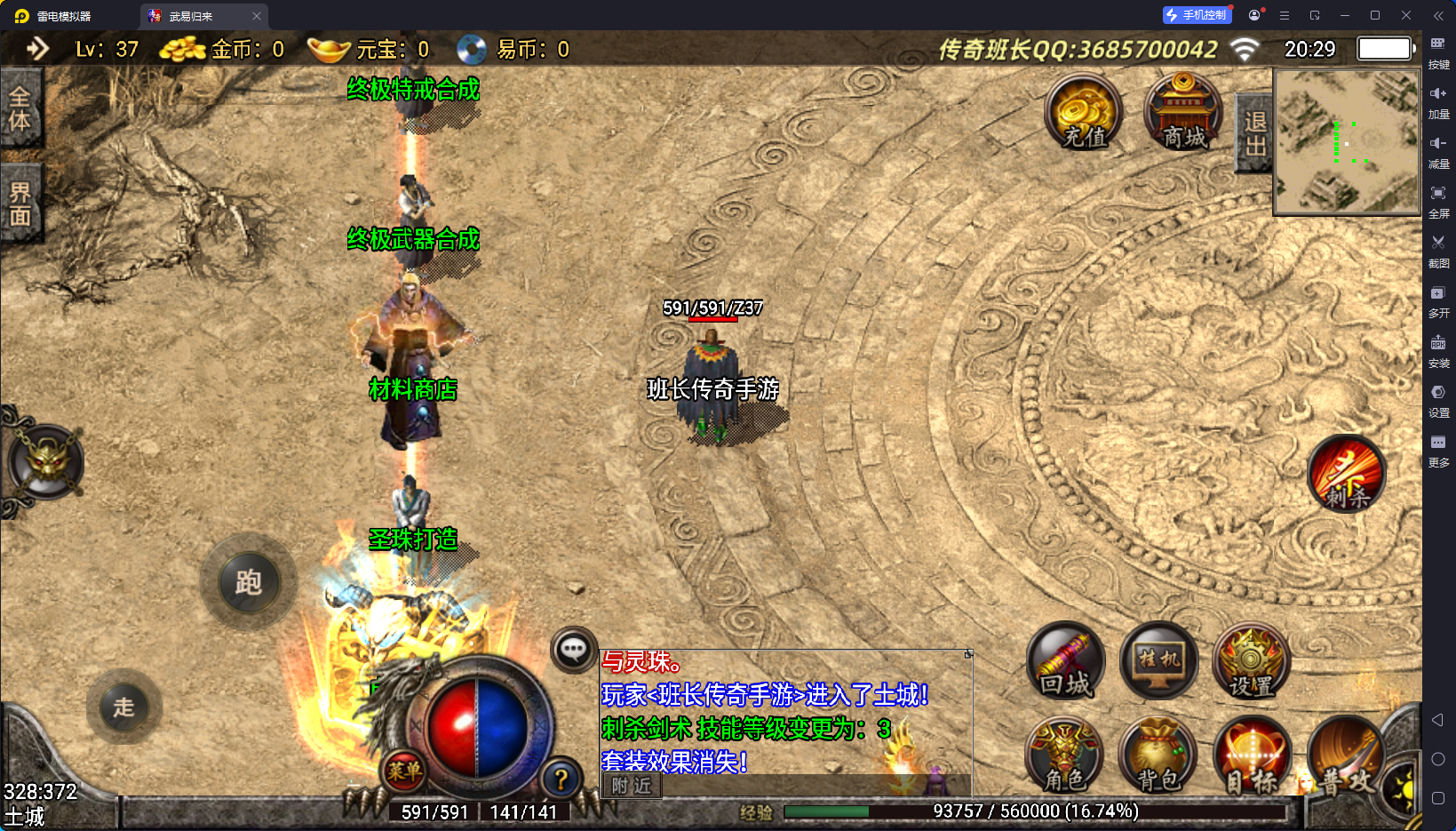Use the 回城 return-to-town button
The width and height of the screenshot is (1456, 831).
click(1066, 662)
